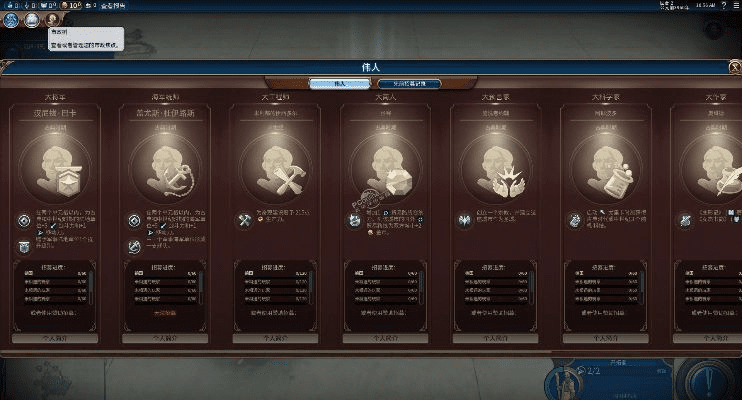The height and width of the screenshot is (400, 742).
Task: Click the next turn action globe button
Action: tap(714, 380)
